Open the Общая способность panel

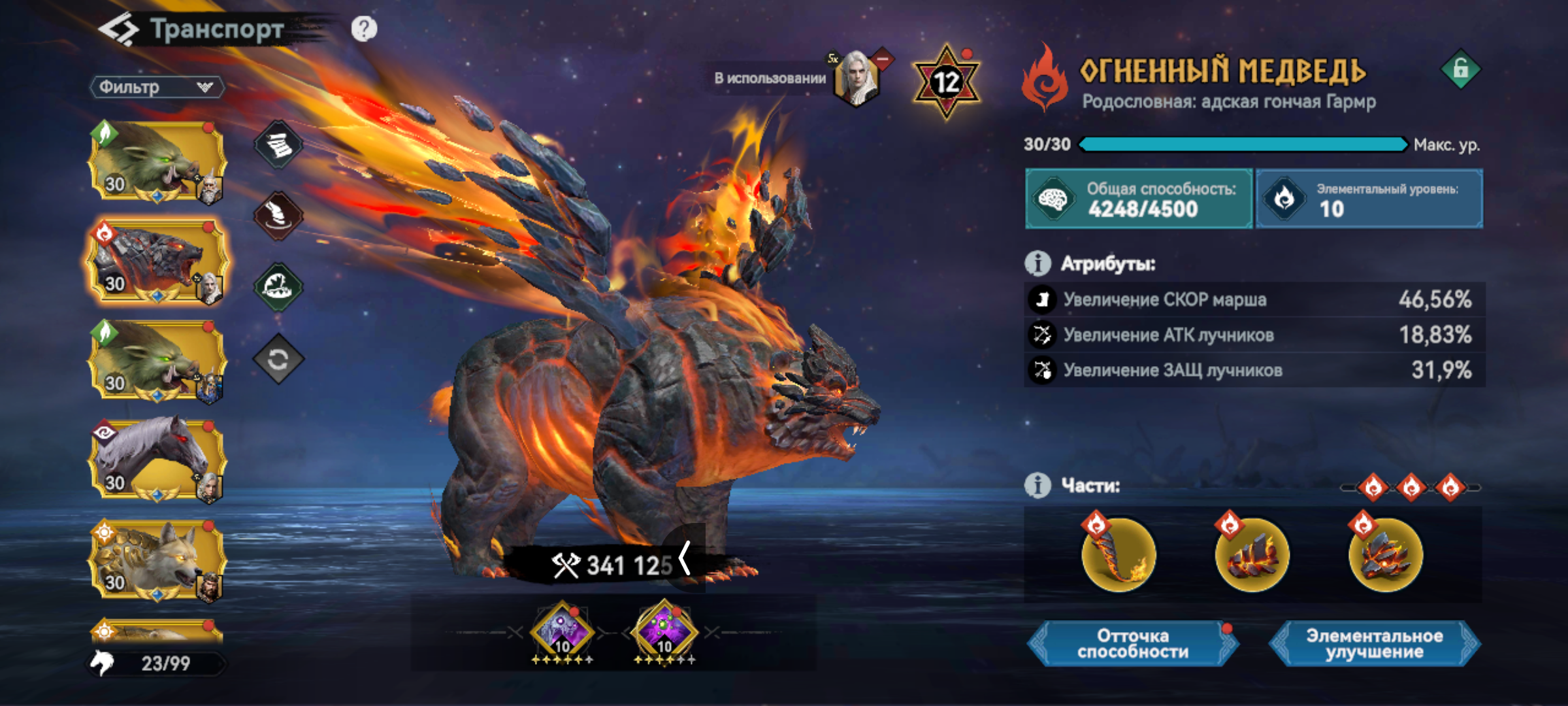coord(1139,199)
